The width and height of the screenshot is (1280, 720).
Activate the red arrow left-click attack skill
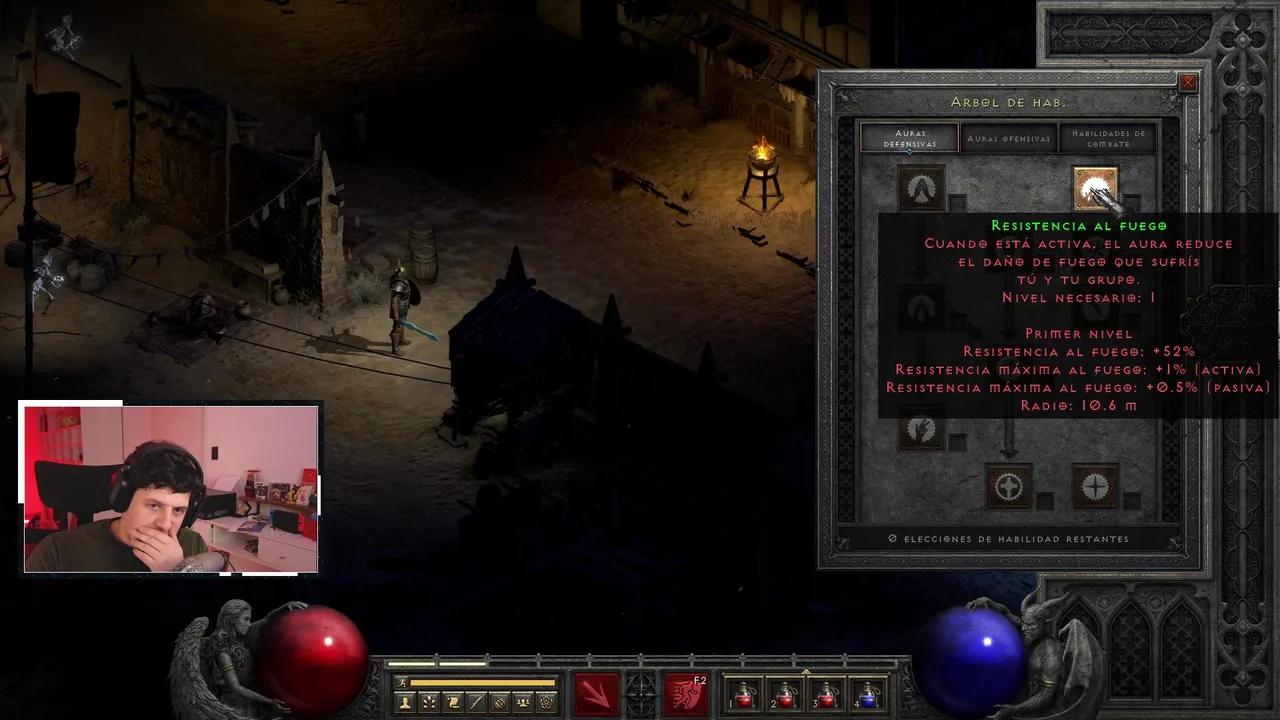(596, 694)
